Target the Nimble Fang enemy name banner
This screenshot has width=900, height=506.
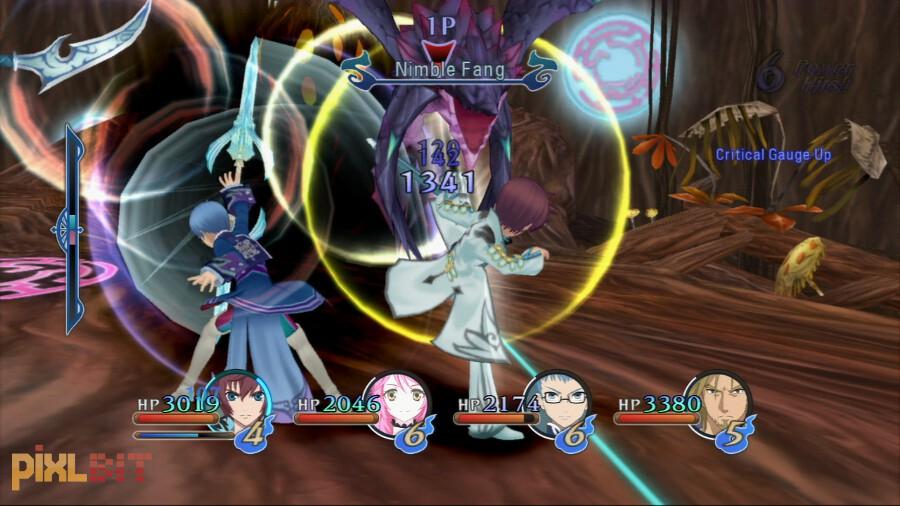tap(447, 70)
